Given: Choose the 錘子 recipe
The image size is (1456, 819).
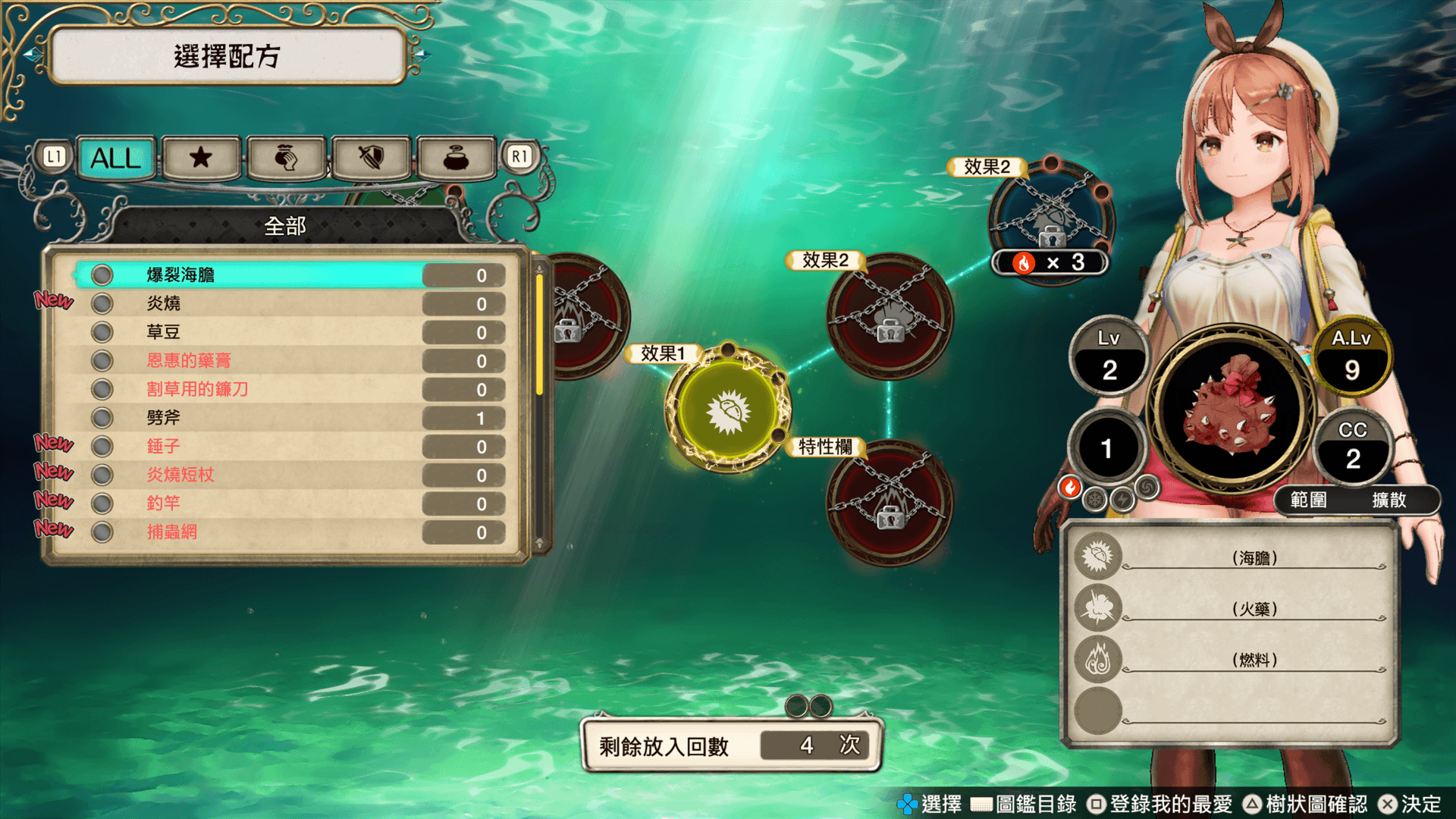Looking at the screenshot, I should (288, 447).
